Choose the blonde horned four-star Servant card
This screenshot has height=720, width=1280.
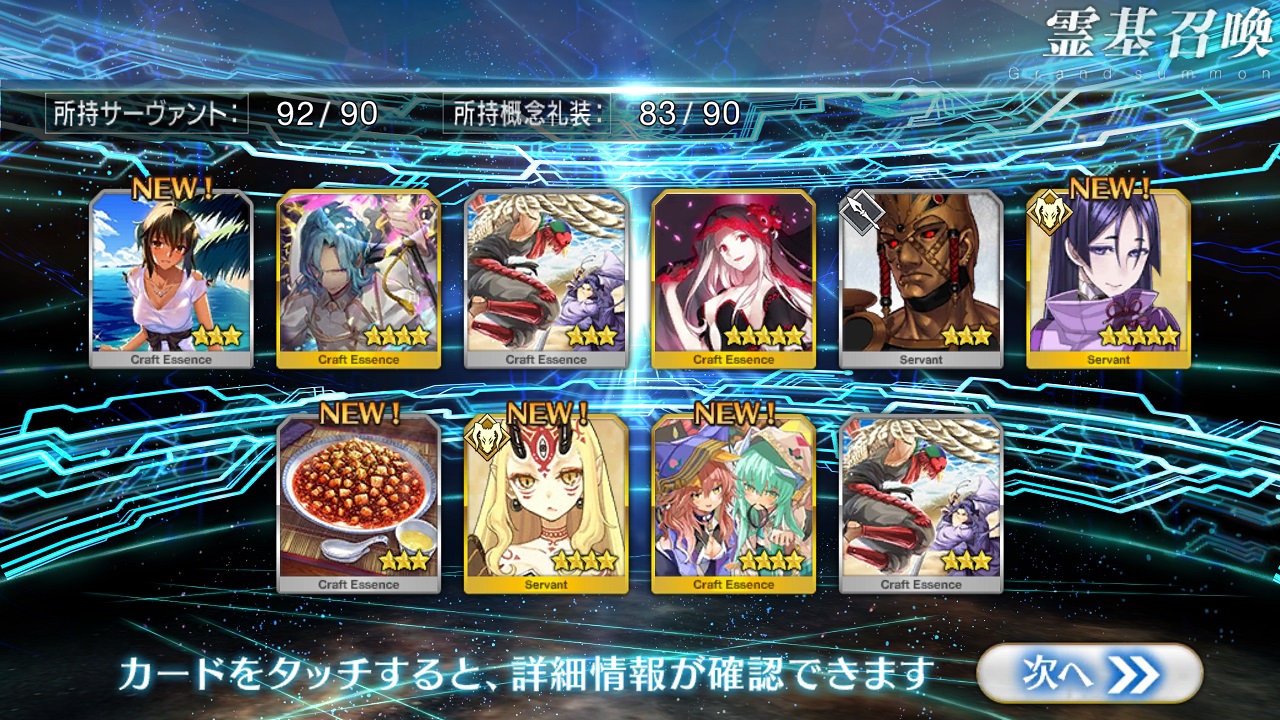pos(546,503)
